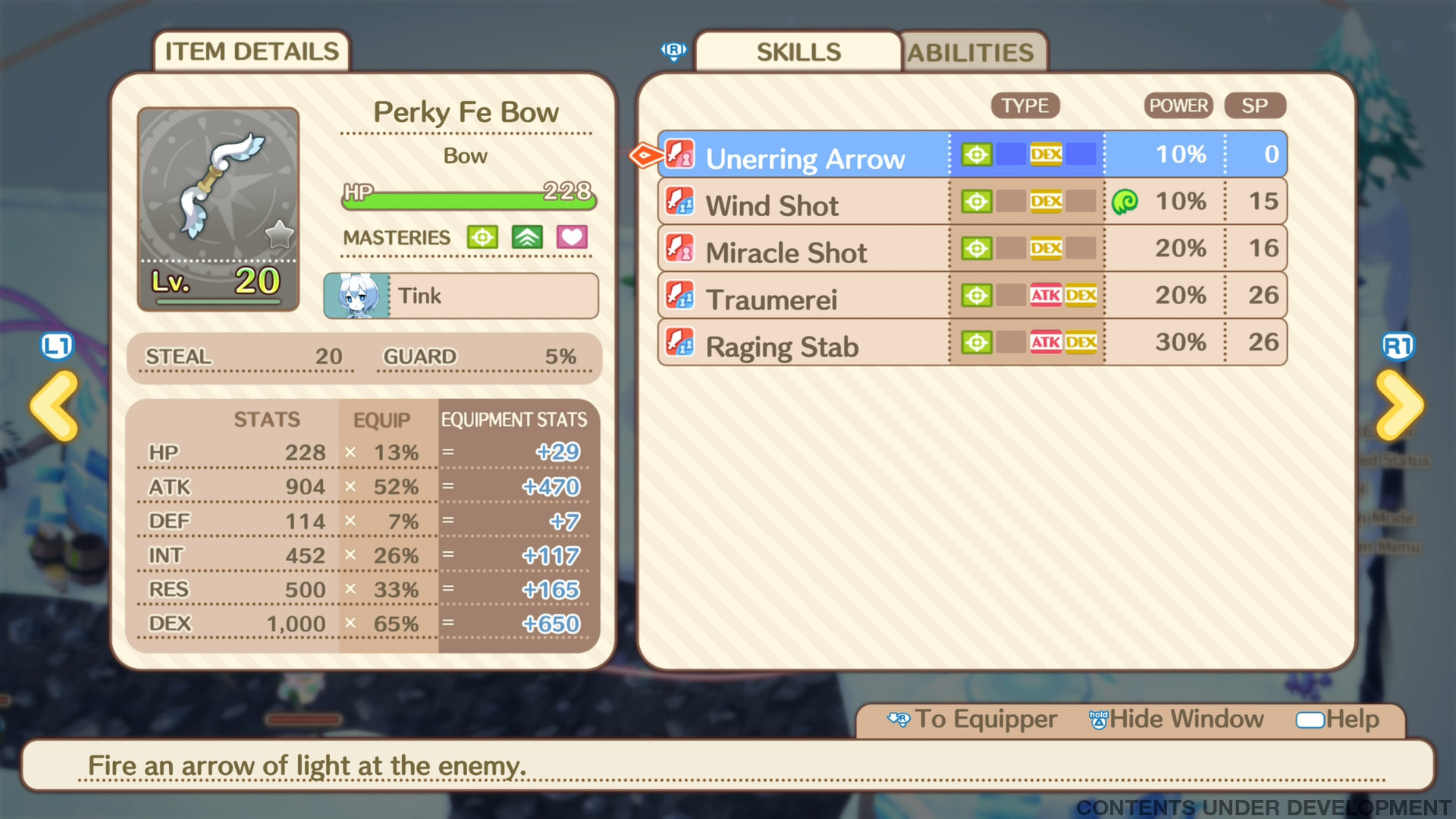Click Tink's character portrait
The height and width of the screenshot is (819, 1456).
(x=356, y=296)
